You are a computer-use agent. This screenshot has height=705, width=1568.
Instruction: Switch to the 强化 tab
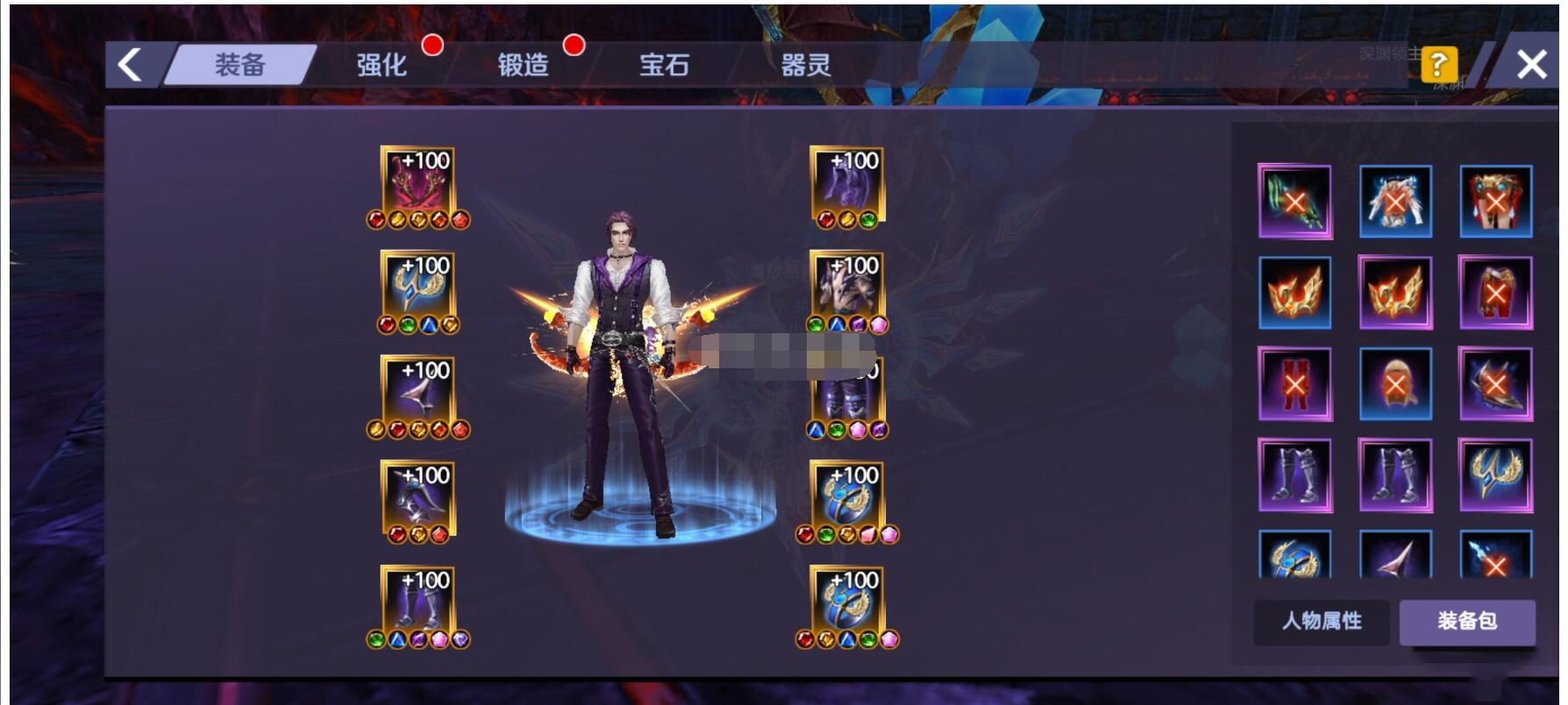click(x=381, y=65)
